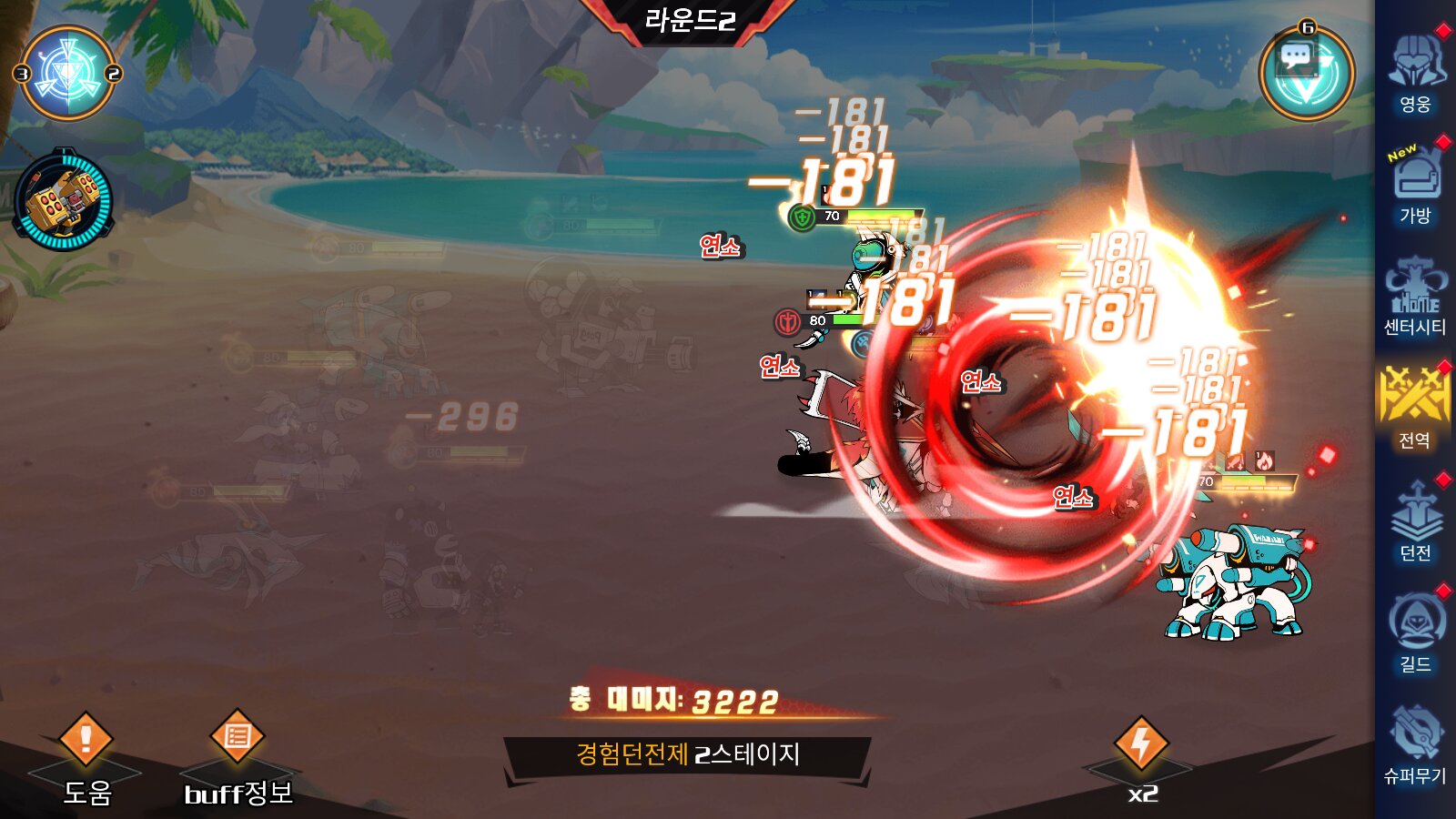Click the 도움 help button

(86, 753)
